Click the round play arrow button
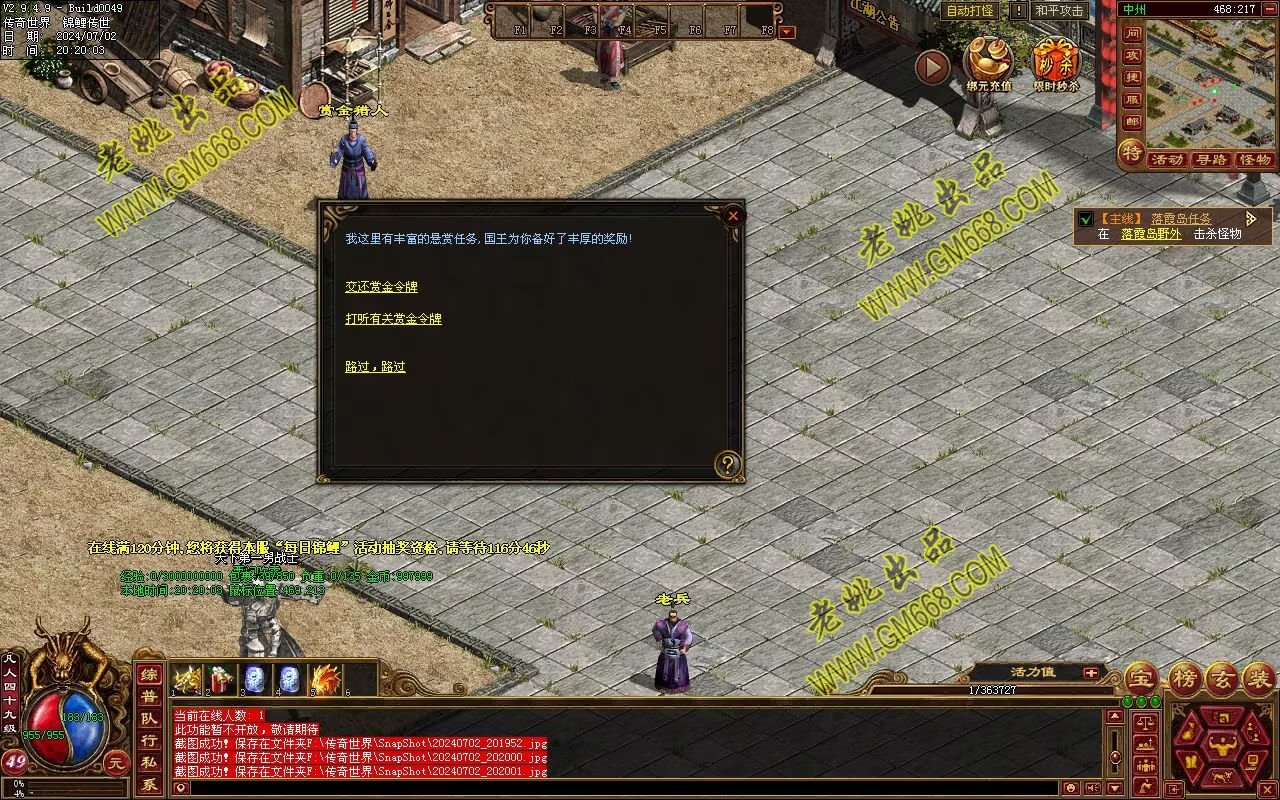Image resolution: width=1280 pixels, height=800 pixels. 932,68
